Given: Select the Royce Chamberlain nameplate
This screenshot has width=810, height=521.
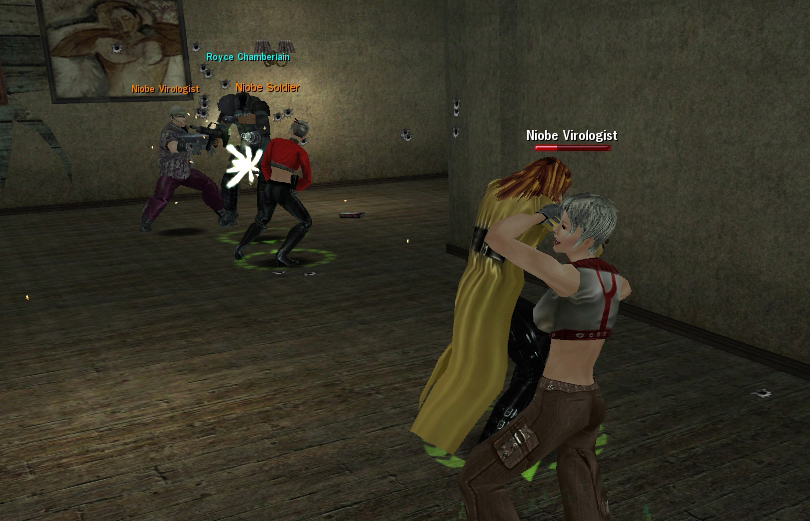Looking at the screenshot, I should pyautogui.click(x=247, y=57).
